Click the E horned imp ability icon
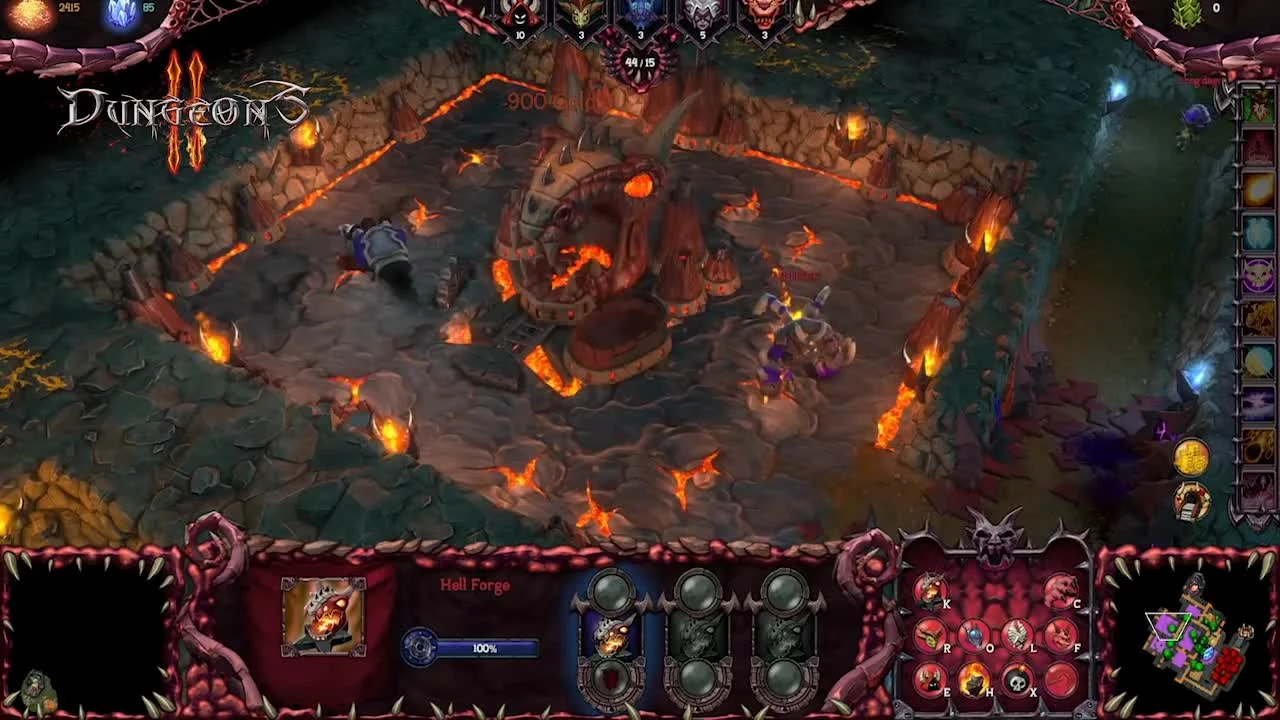Image resolution: width=1280 pixels, height=720 pixels. pyautogui.click(x=929, y=678)
